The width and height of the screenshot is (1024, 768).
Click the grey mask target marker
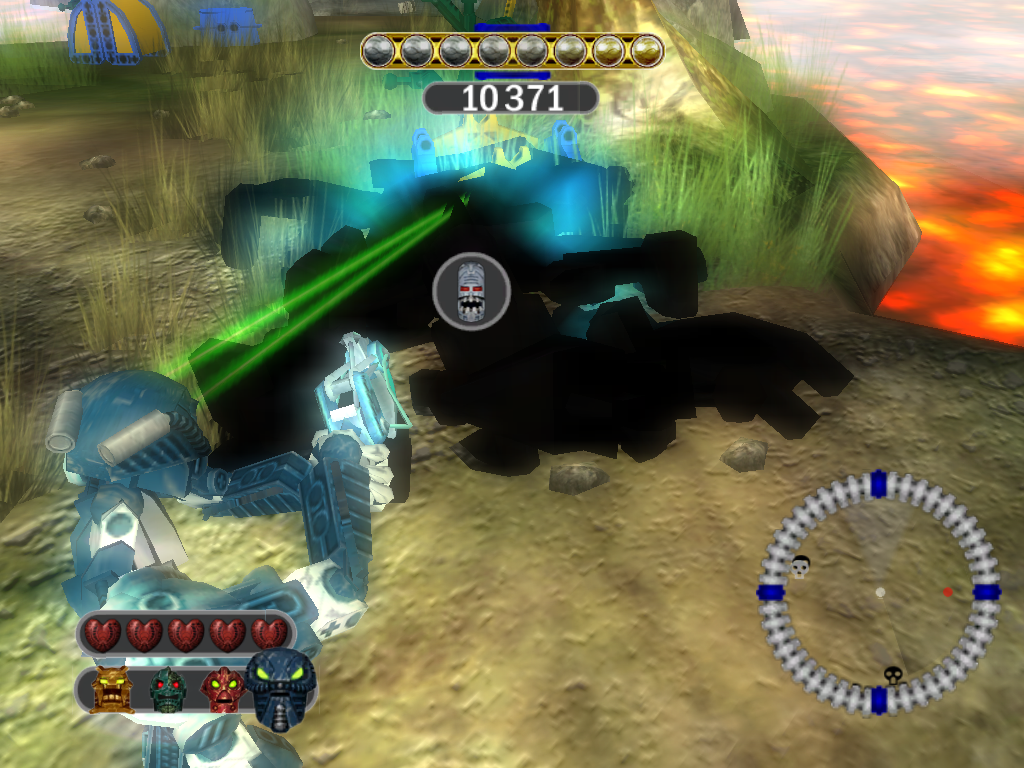click(471, 291)
